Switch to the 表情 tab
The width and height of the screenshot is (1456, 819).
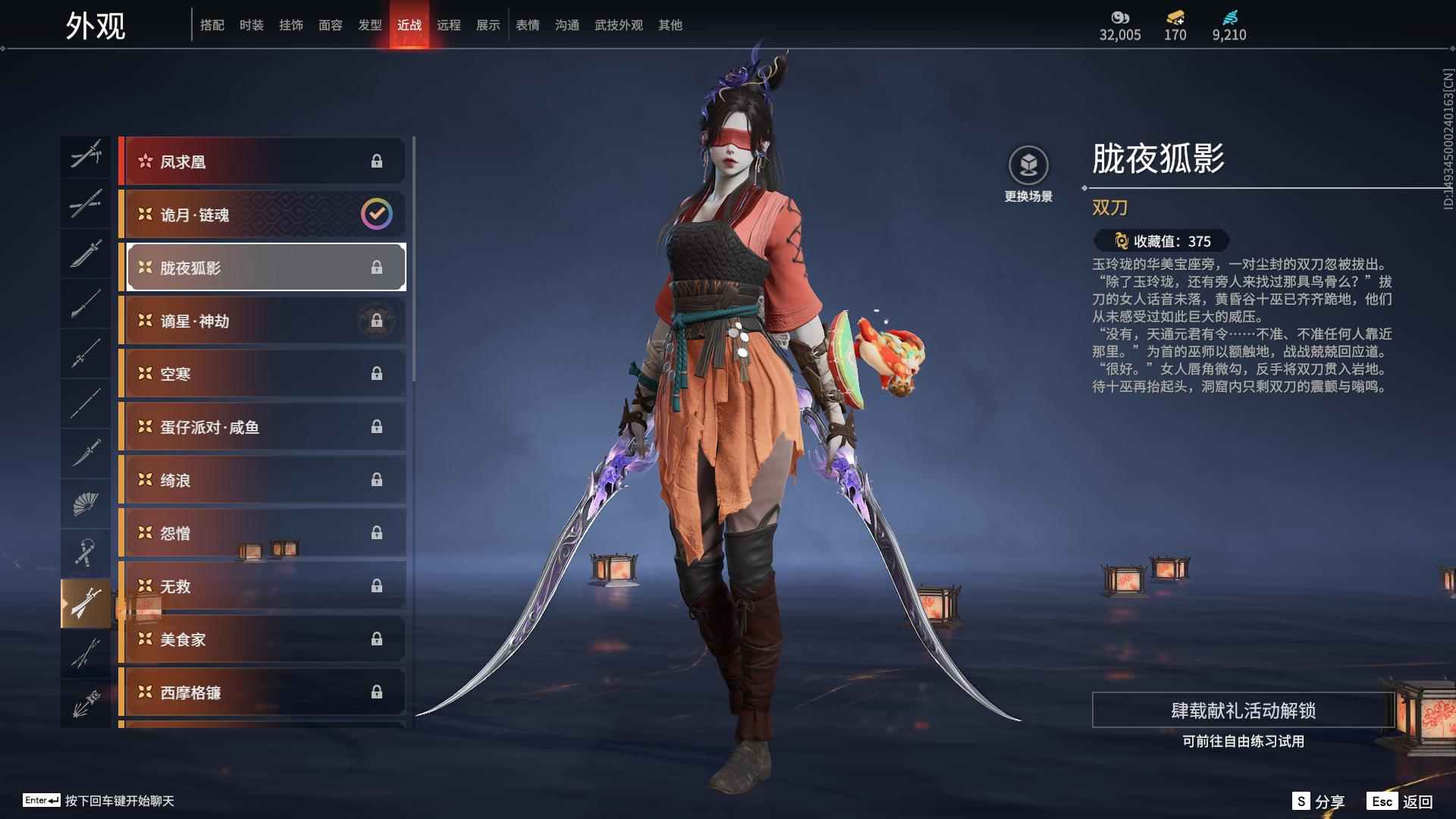point(526,24)
